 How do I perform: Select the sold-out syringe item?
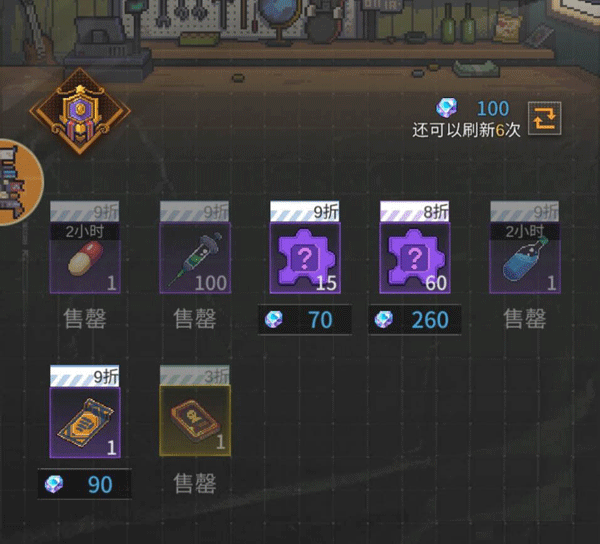pyautogui.click(x=195, y=258)
